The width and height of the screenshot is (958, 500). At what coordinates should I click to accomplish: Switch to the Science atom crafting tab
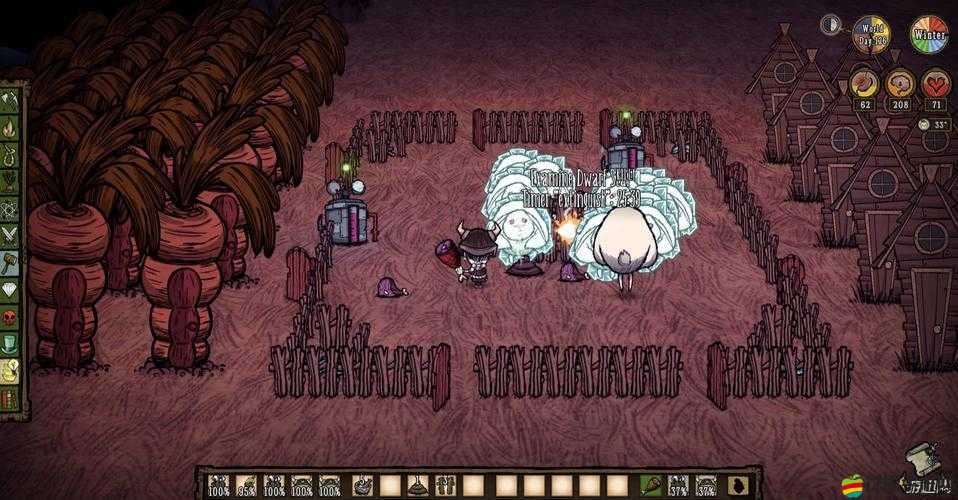(11, 208)
